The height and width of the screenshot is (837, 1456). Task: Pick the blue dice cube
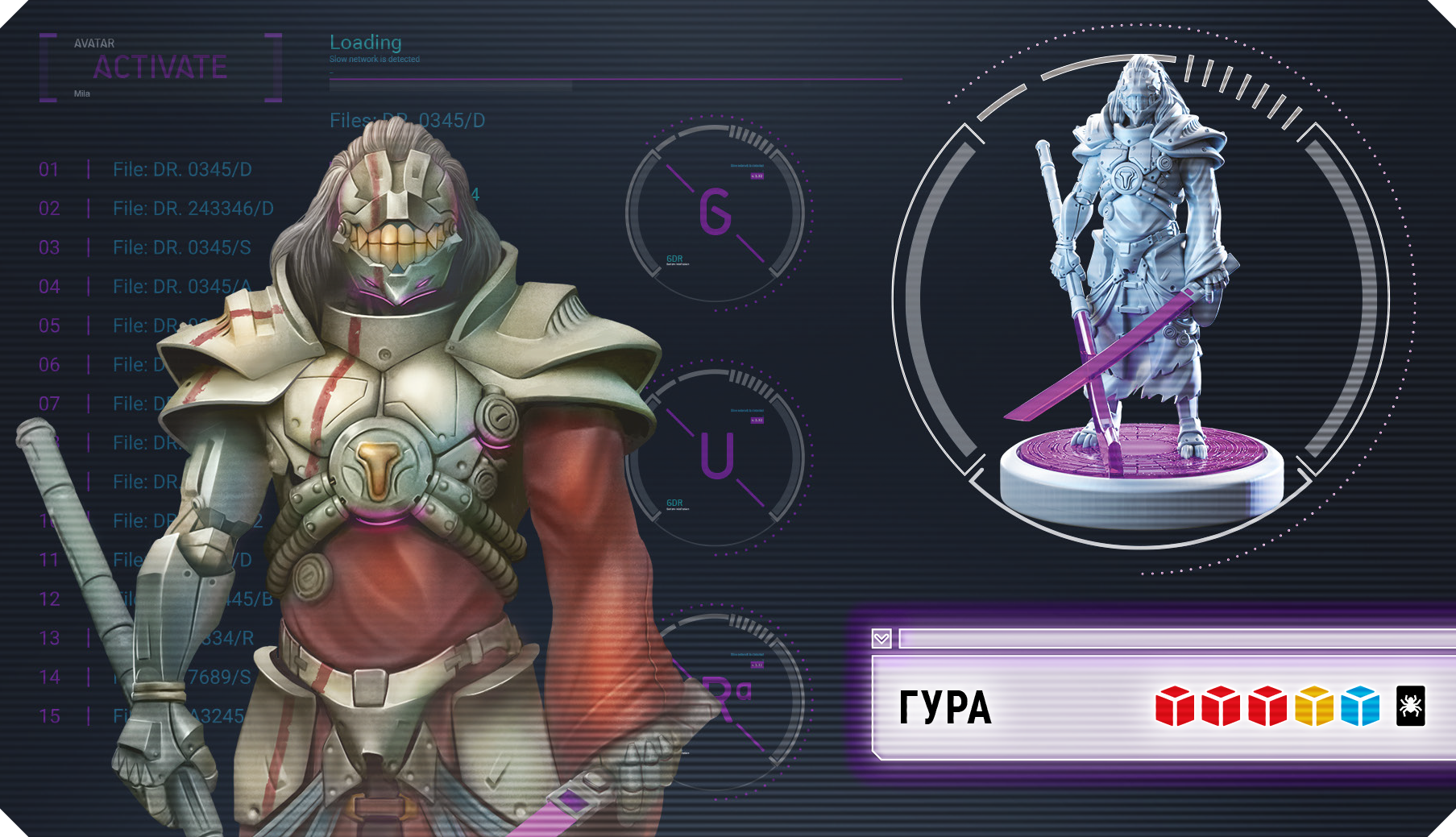click(x=1361, y=706)
